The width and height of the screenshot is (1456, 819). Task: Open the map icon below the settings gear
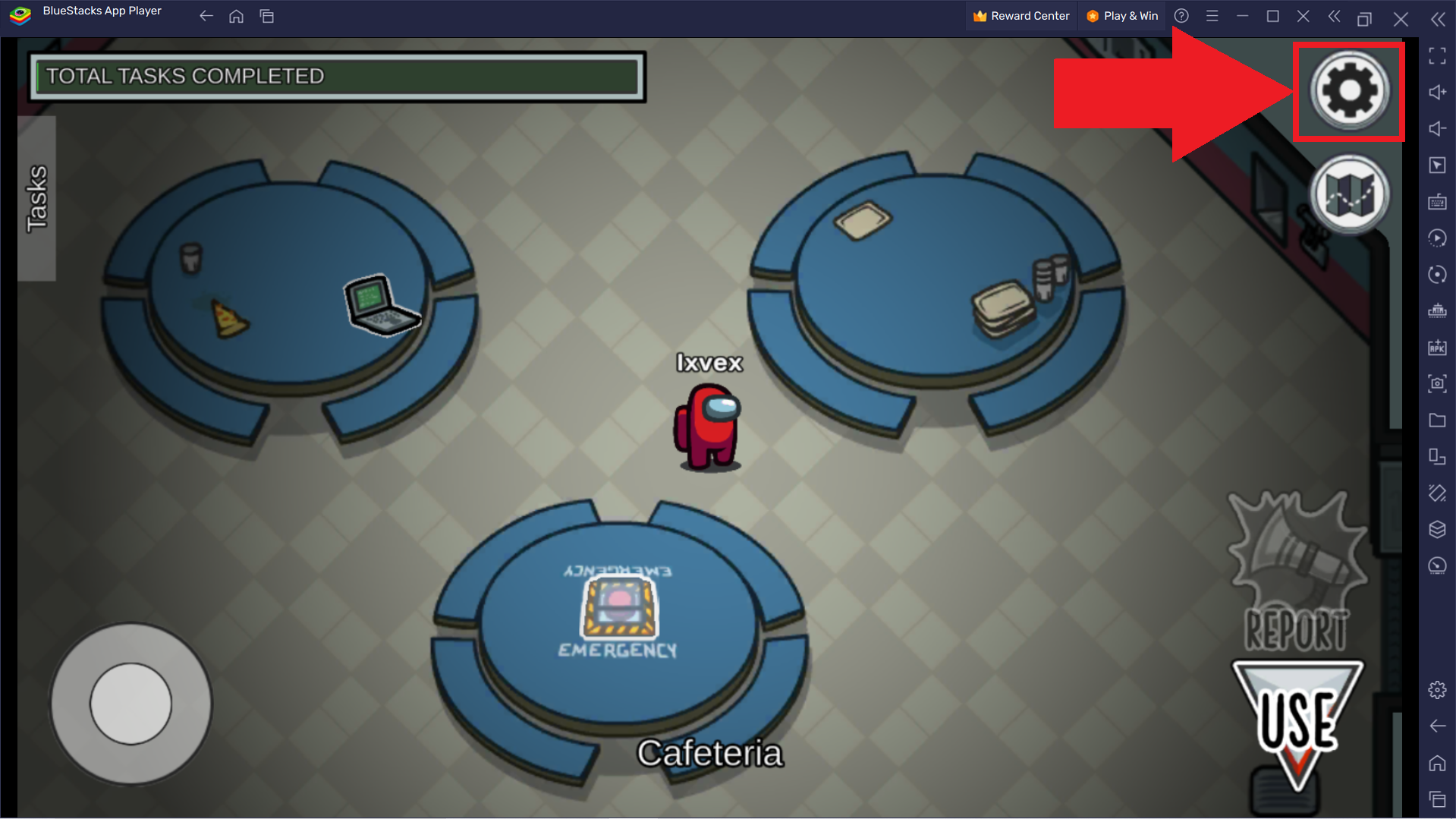[1350, 194]
